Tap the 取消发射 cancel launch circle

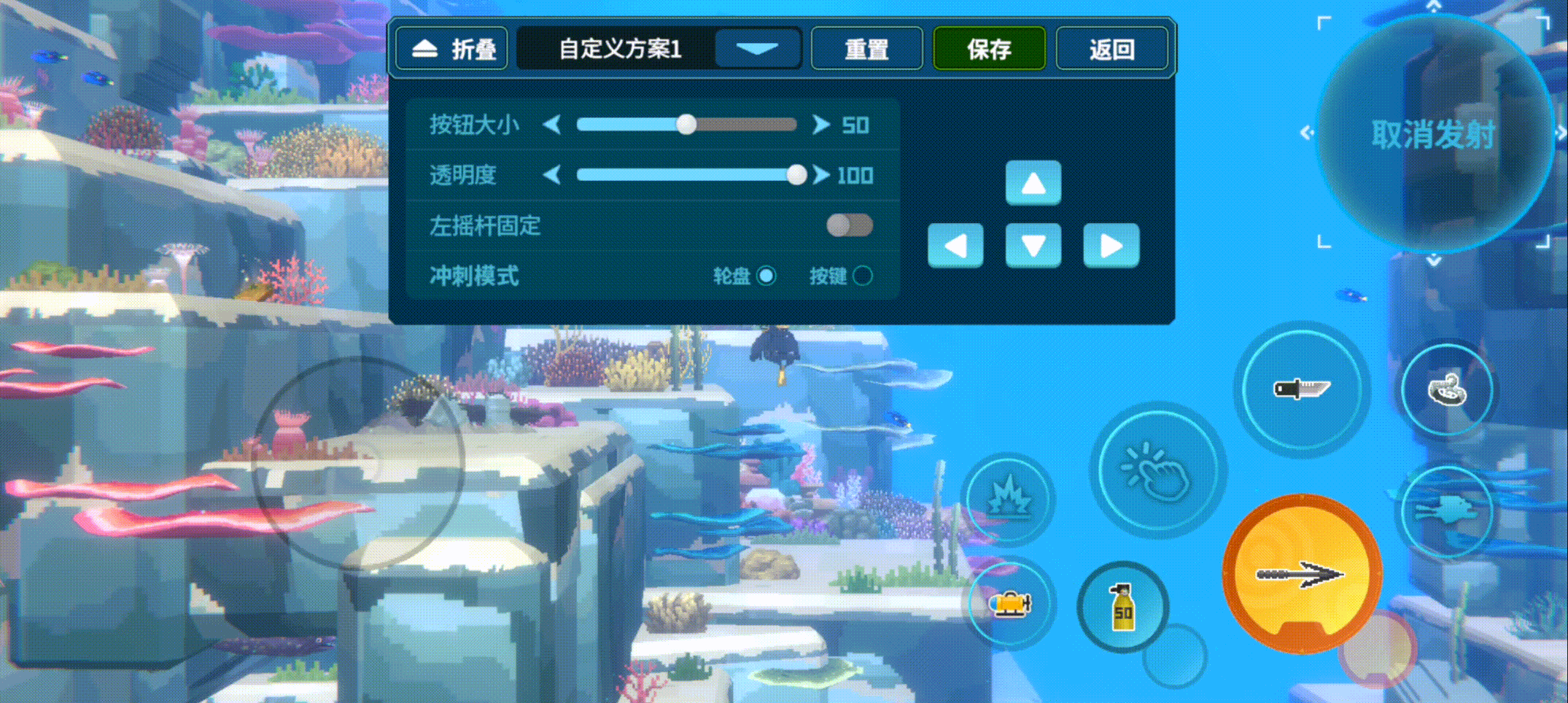(1437, 135)
